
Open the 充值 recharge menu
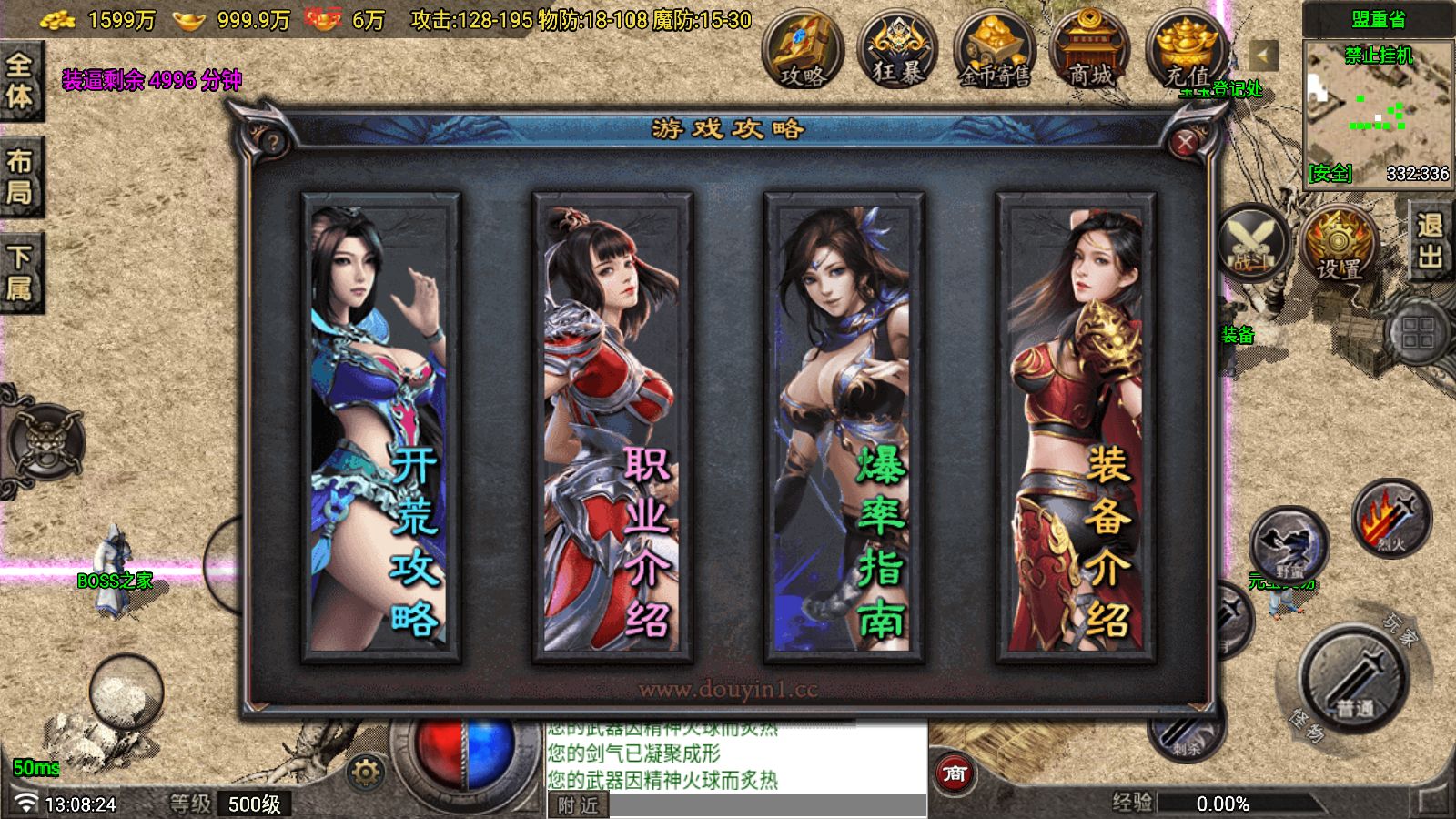(x=1185, y=52)
